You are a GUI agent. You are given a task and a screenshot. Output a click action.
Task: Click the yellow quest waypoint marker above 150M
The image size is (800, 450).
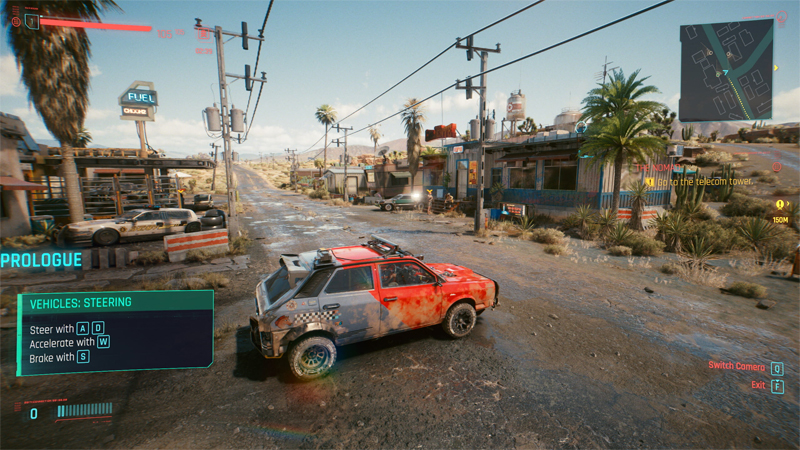[780, 204]
